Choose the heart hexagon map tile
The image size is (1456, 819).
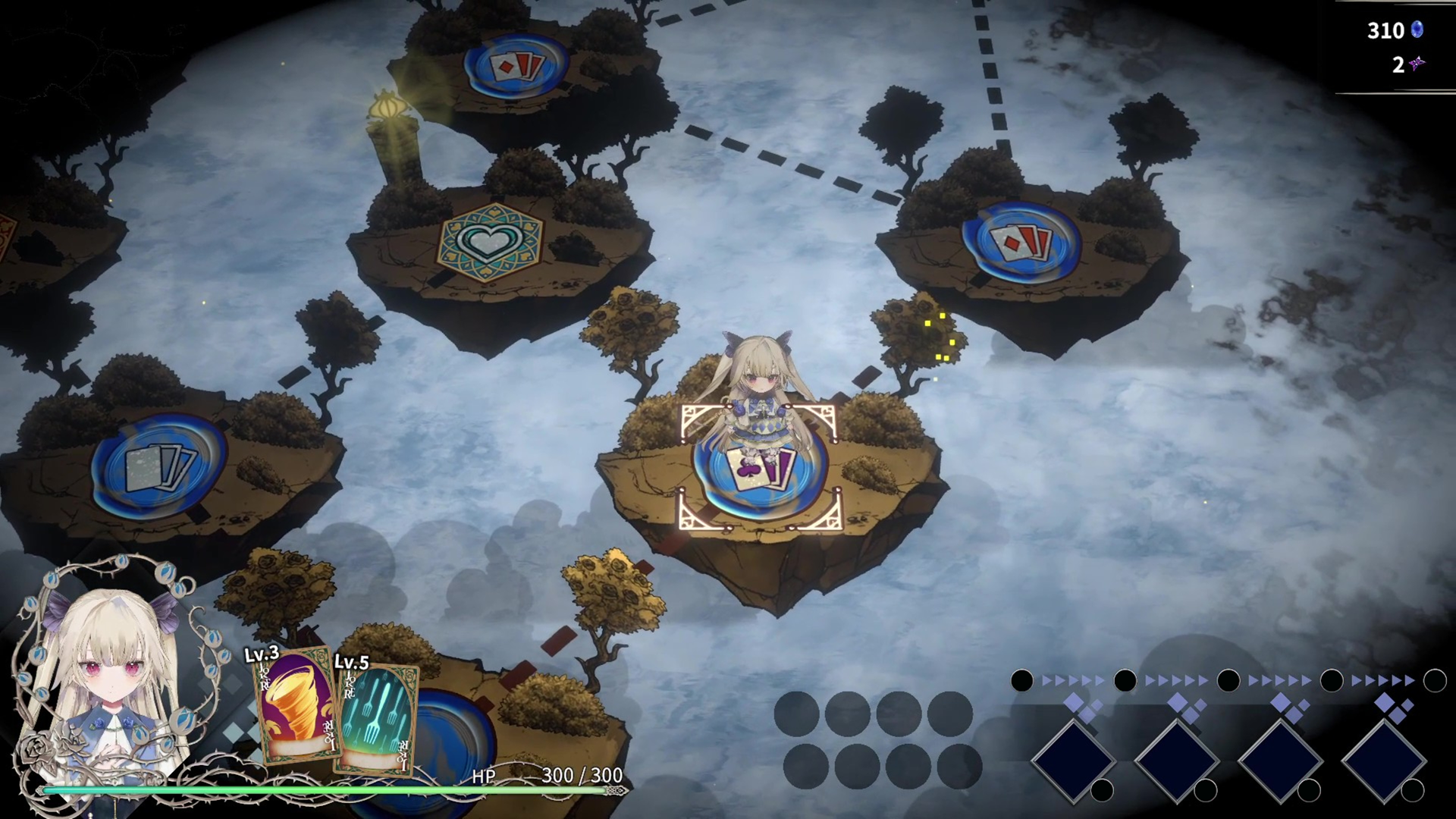coord(490,243)
